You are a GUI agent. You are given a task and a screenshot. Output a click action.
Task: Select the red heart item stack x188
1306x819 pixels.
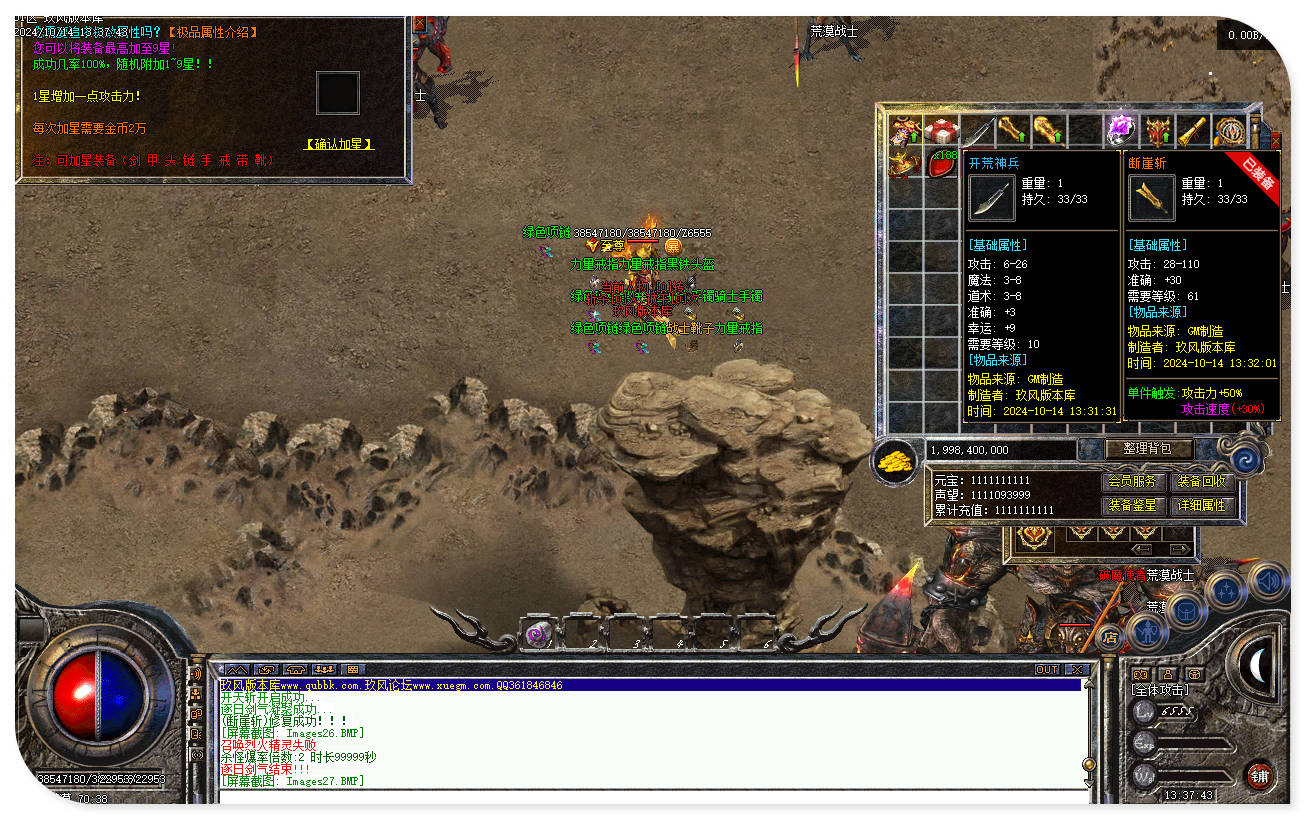coord(941,164)
